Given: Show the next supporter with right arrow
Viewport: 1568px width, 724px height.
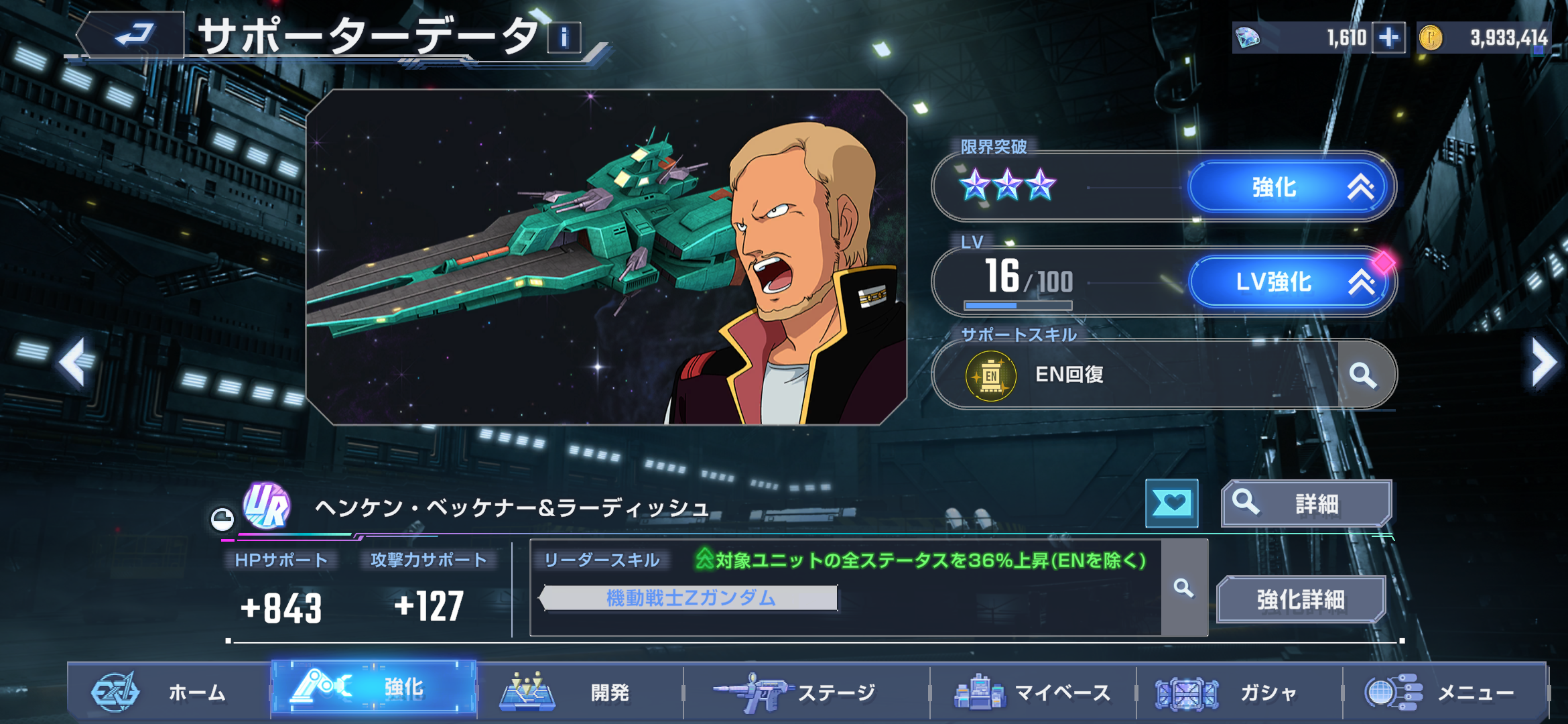Looking at the screenshot, I should [x=1543, y=362].
